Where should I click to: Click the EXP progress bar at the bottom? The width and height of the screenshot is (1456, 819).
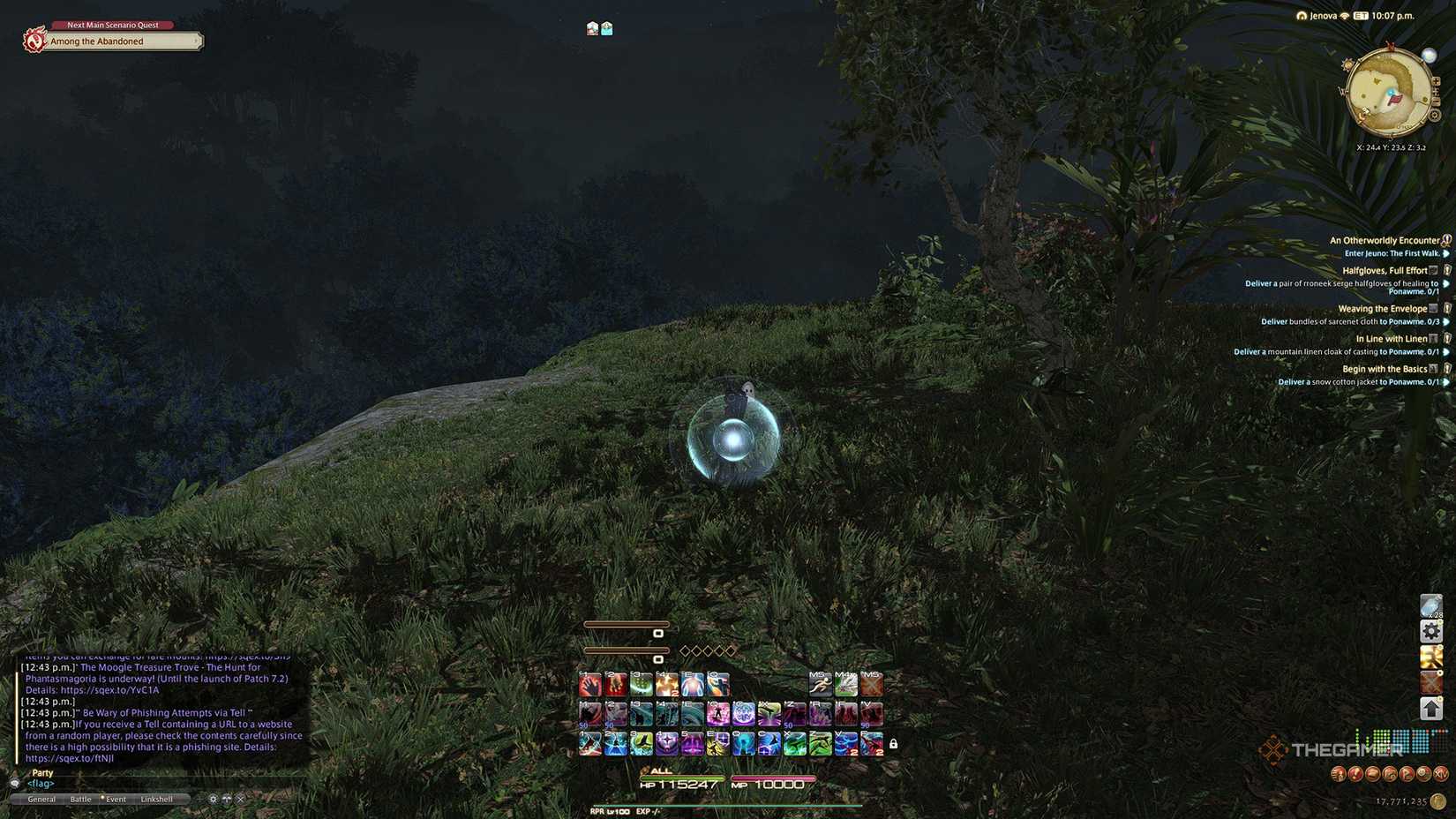click(x=724, y=804)
